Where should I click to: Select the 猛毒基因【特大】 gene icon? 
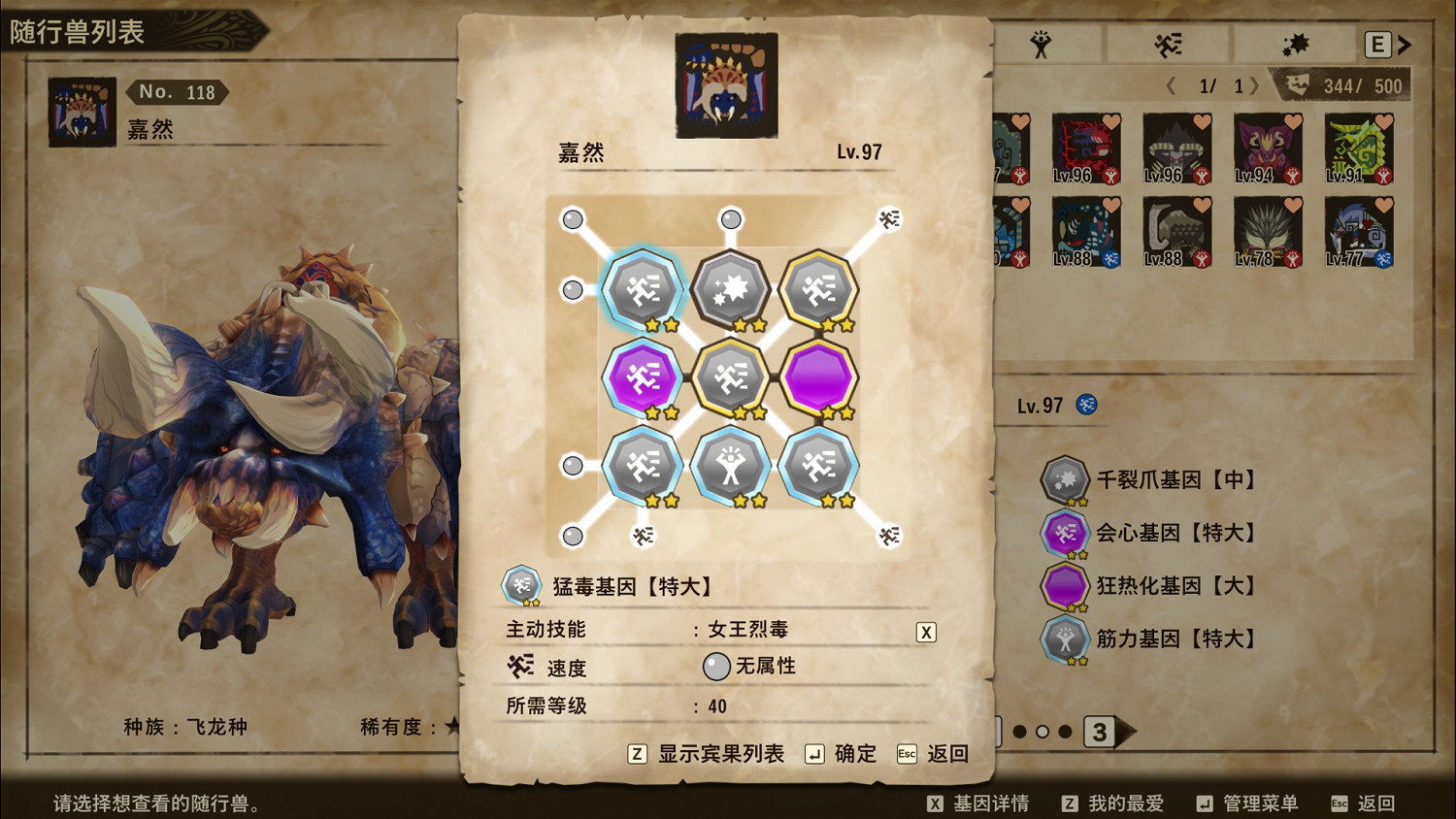pos(522,585)
